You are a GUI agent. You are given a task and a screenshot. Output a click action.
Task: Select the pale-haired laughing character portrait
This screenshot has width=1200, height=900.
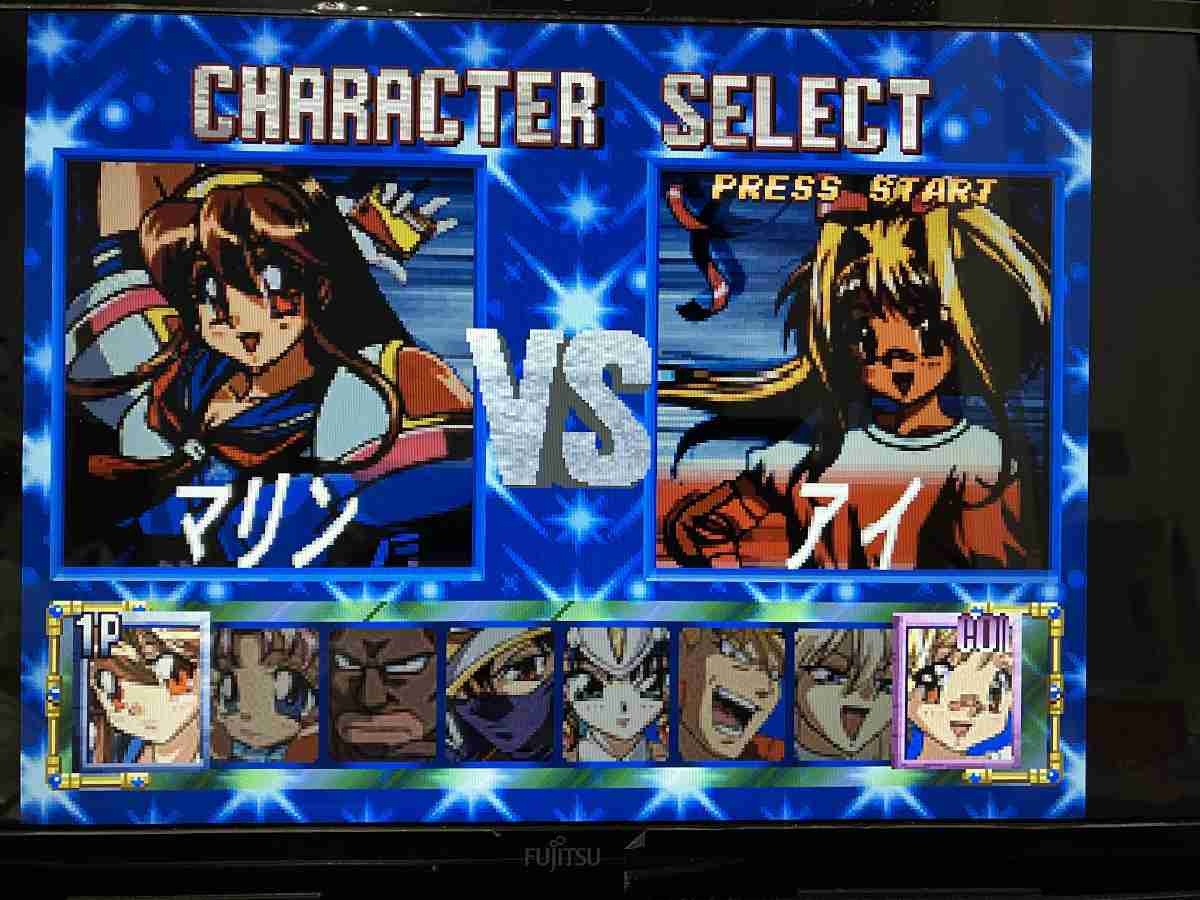click(843, 694)
